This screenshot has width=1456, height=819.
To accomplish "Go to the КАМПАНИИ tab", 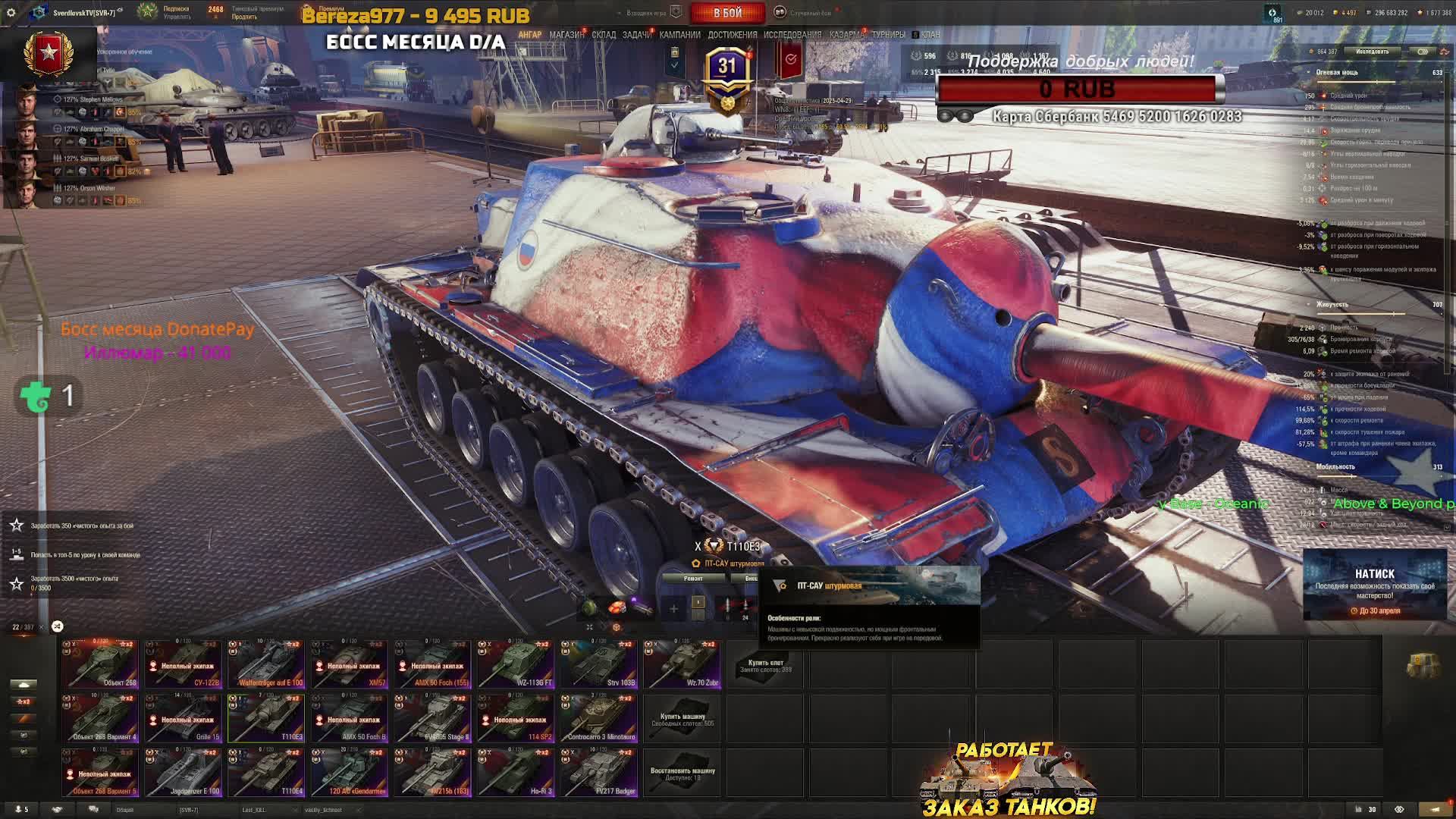I will point(679,35).
